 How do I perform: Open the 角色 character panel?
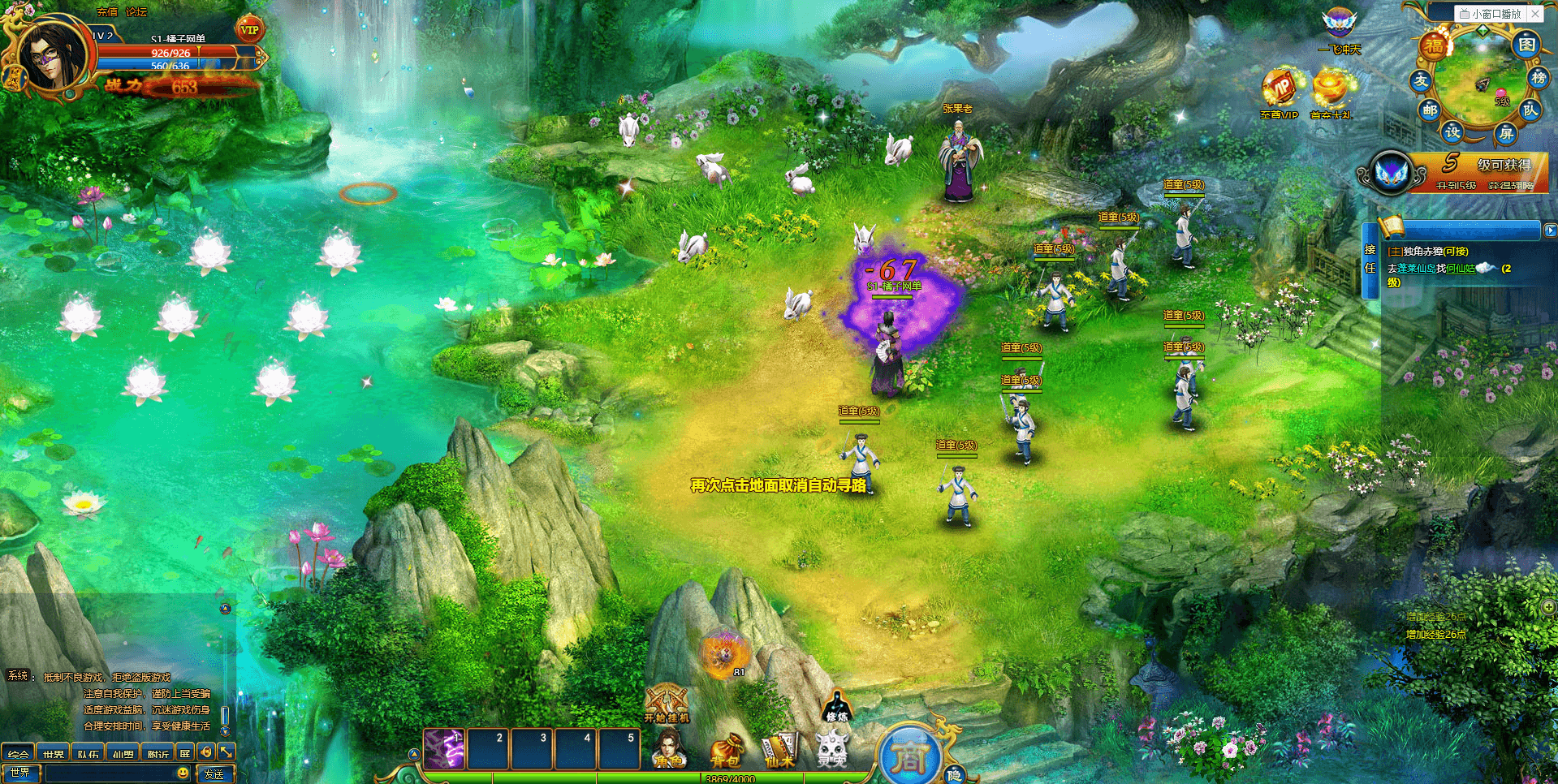668,748
